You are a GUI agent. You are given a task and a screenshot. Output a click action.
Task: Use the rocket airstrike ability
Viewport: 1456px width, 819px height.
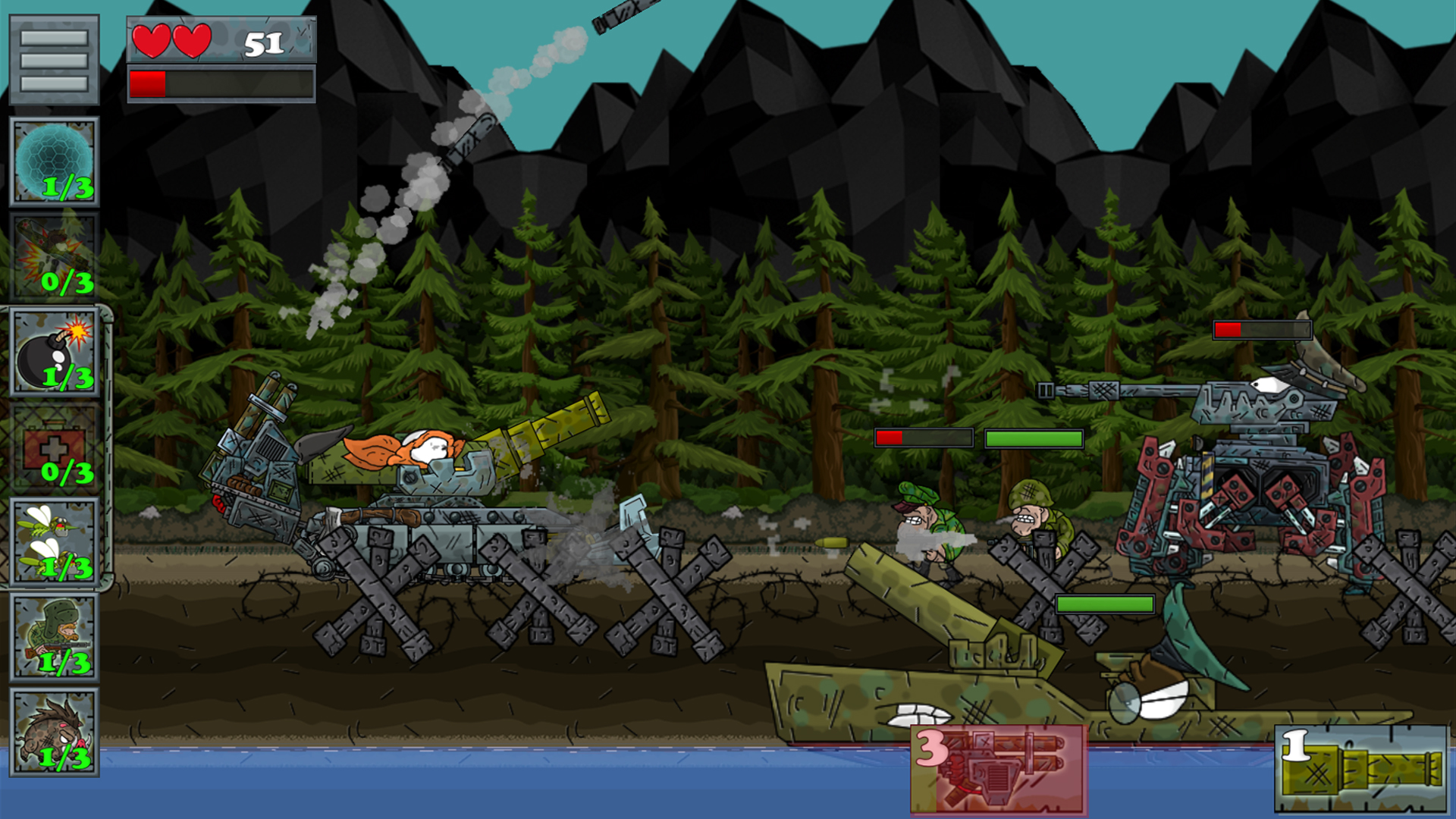coord(54,257)
